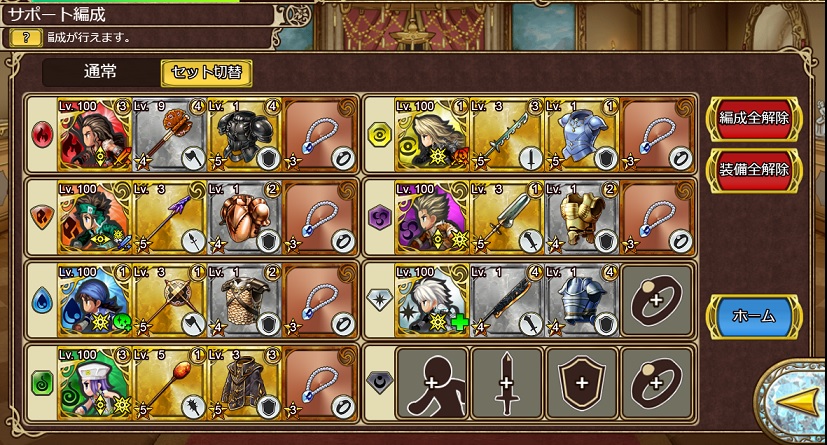This screenshot has height=445, width=827.
Task: Open the question mark help button
Action: (x=25, y=37)
